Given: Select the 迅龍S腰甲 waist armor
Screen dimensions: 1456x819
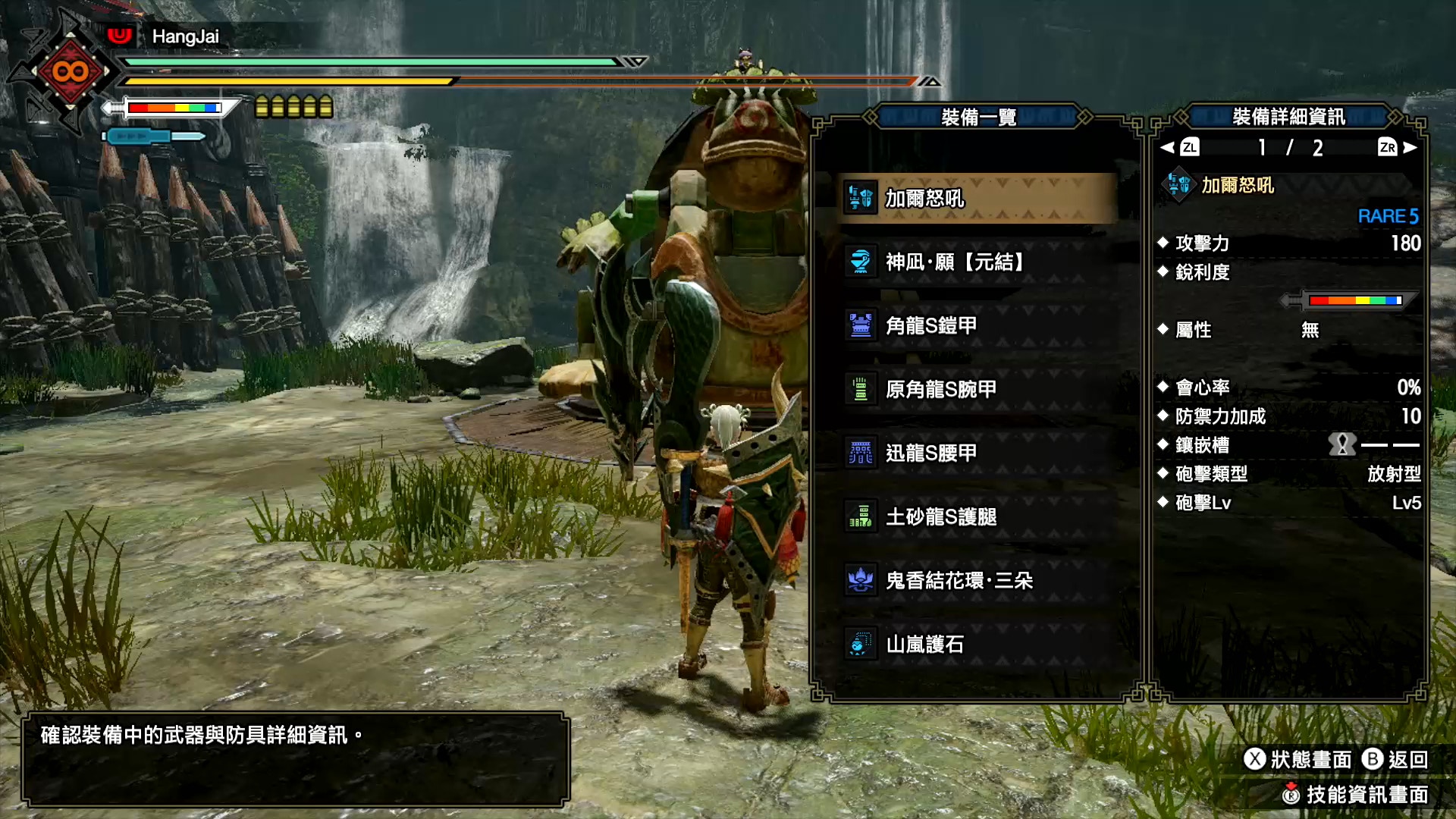Looking at the screenshot, I should tap(977, 453).
